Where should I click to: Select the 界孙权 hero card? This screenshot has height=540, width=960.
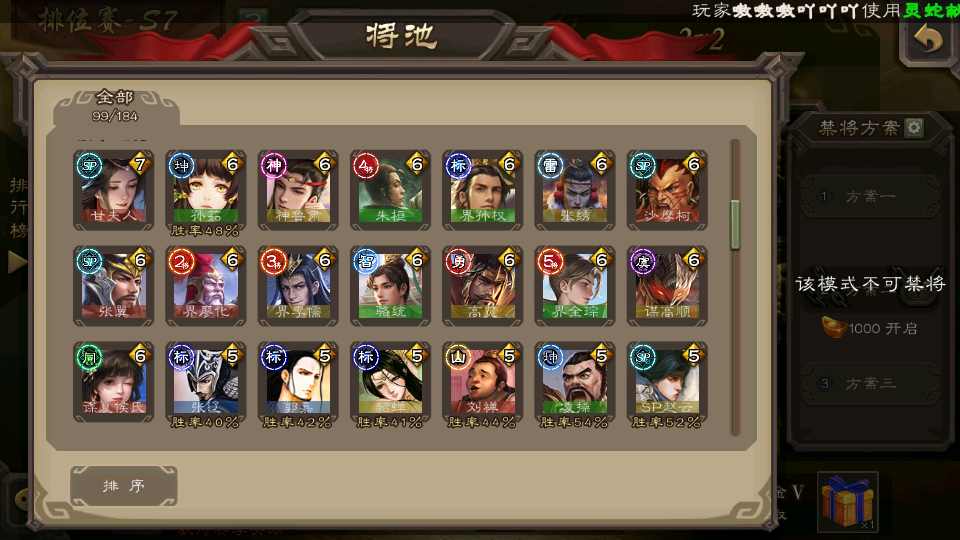[x=482, y=190]
